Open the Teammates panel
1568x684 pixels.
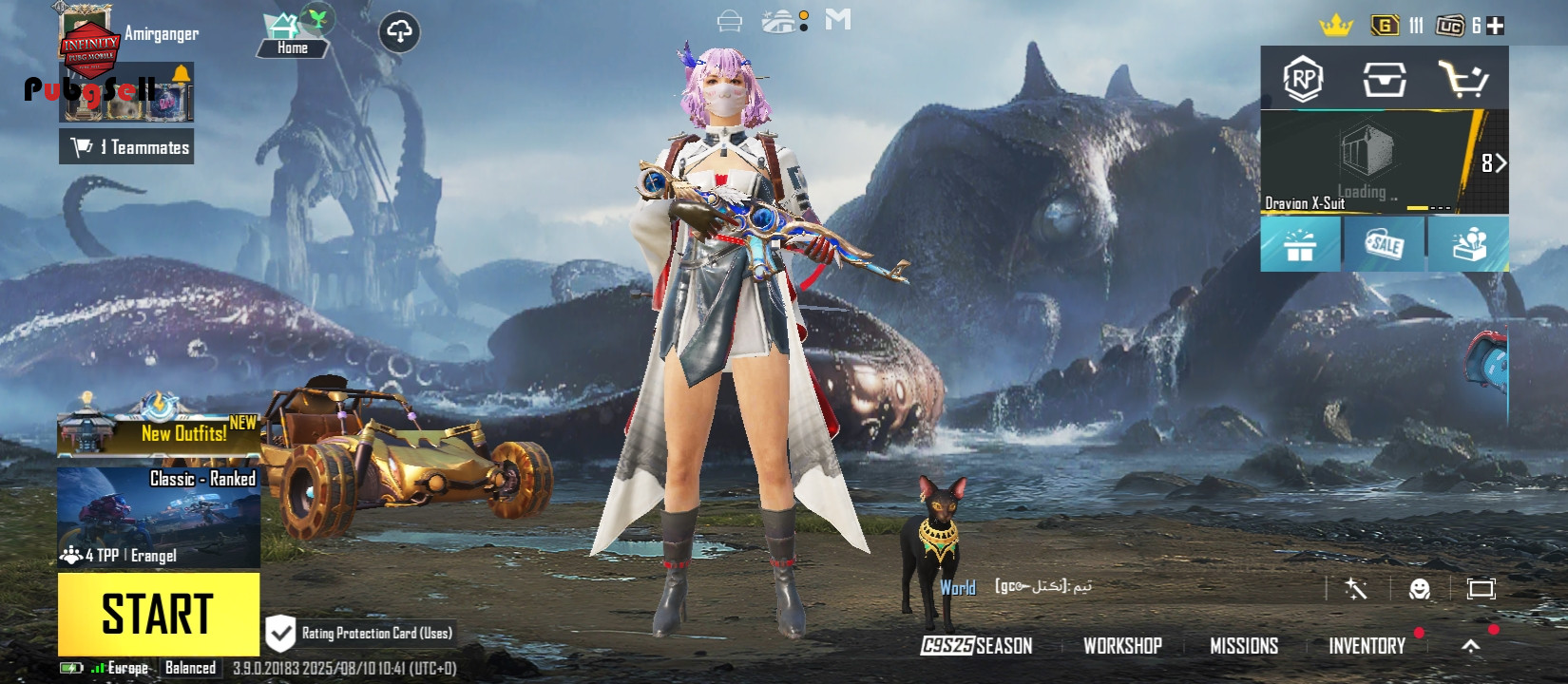coord(126,147)
